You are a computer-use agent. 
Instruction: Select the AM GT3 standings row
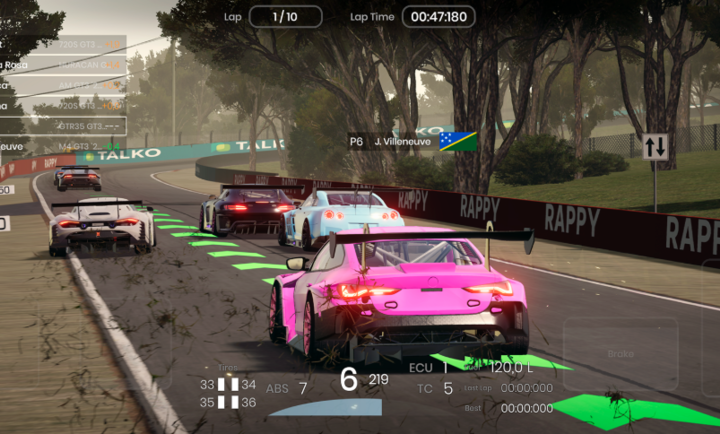click(x=62, y=85)
